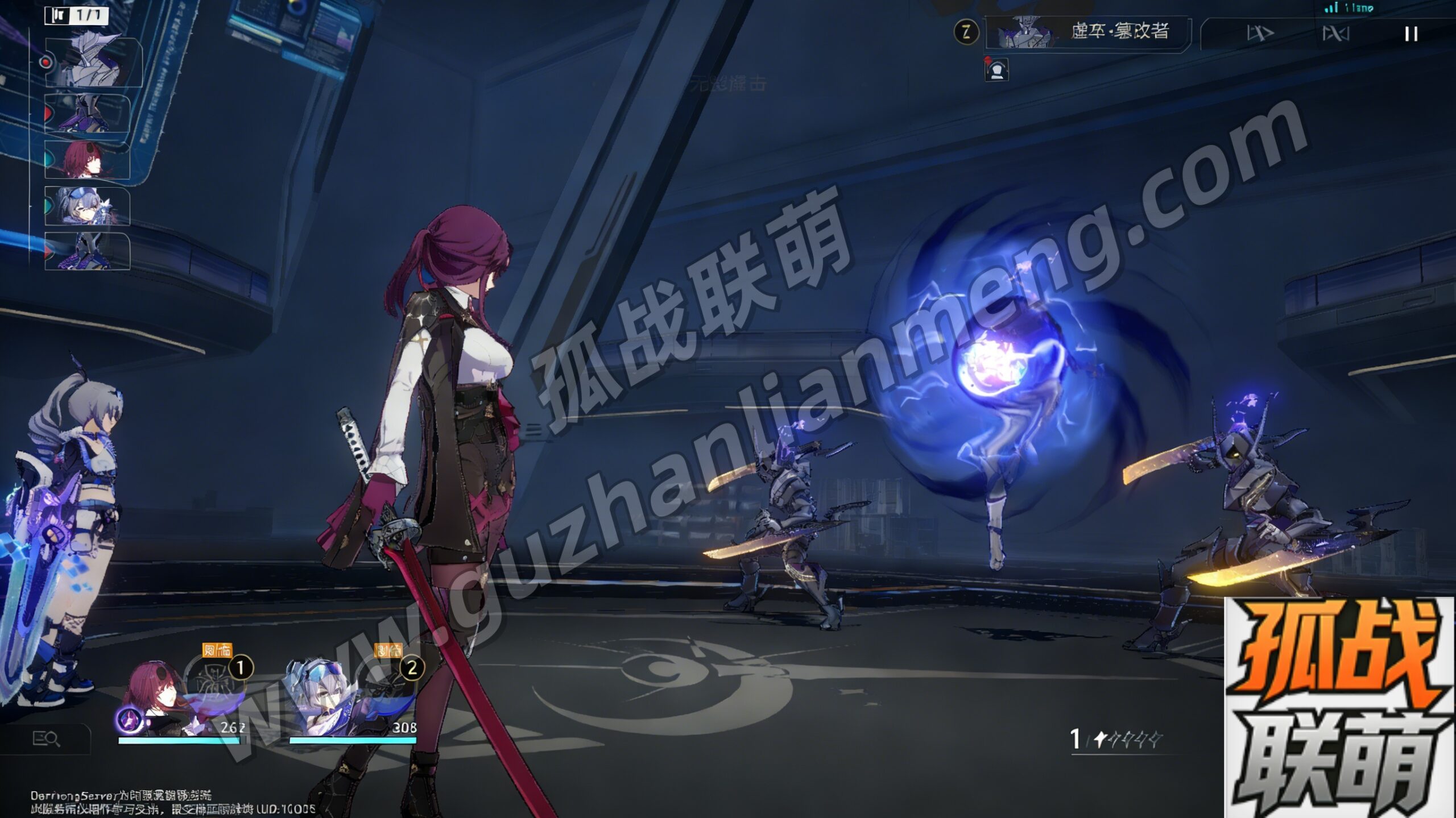Click the 孤战联萌 watermark logo

[1339, 708]
